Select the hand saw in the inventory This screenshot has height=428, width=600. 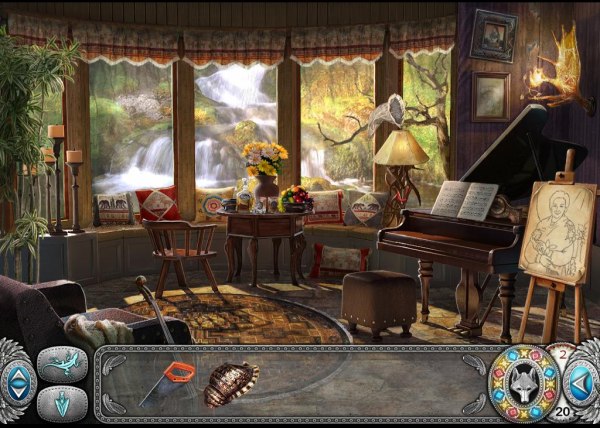click(x=169, y=383)
